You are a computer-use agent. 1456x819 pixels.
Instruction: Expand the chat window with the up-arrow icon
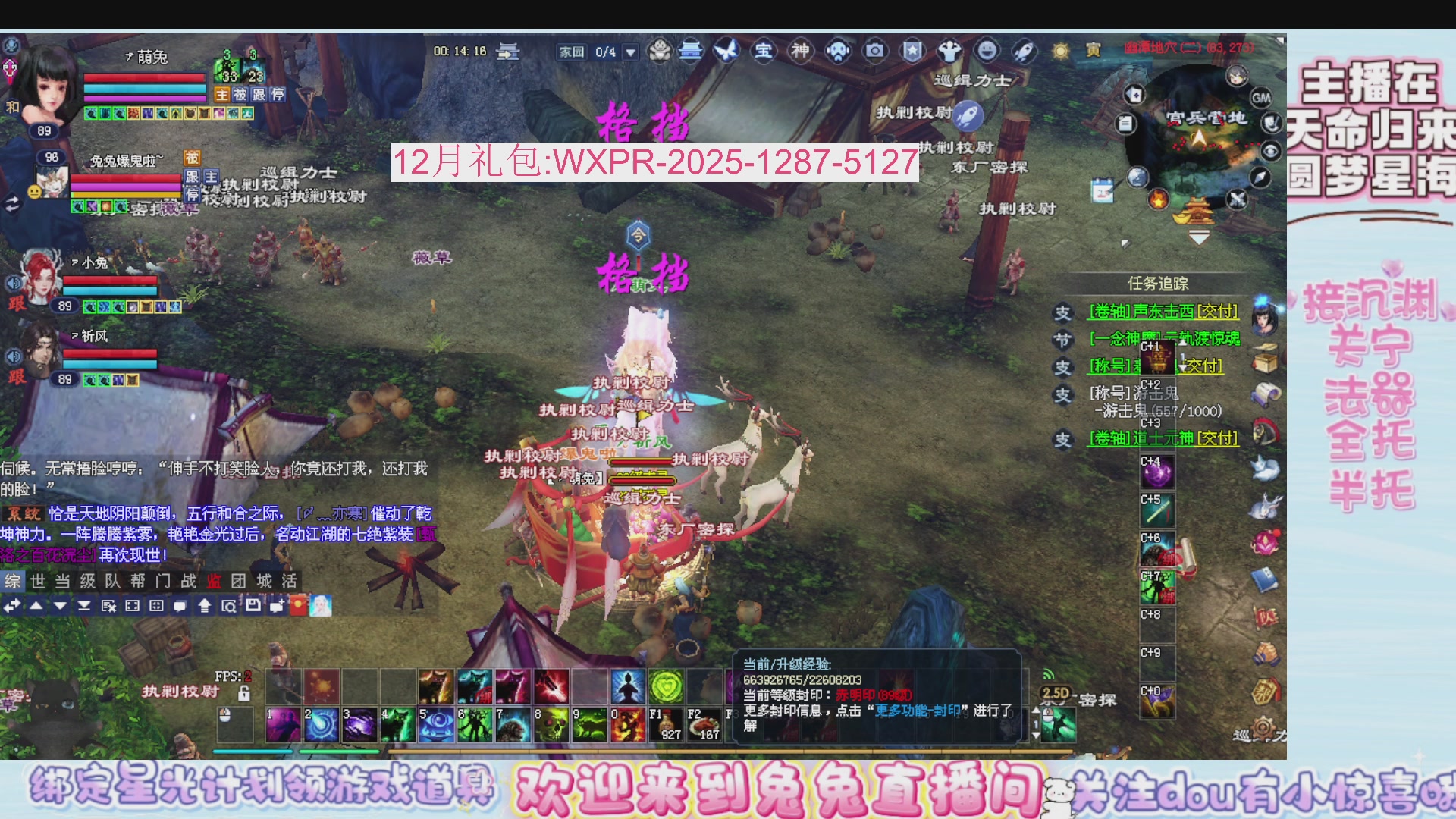[x=205, y=605]
